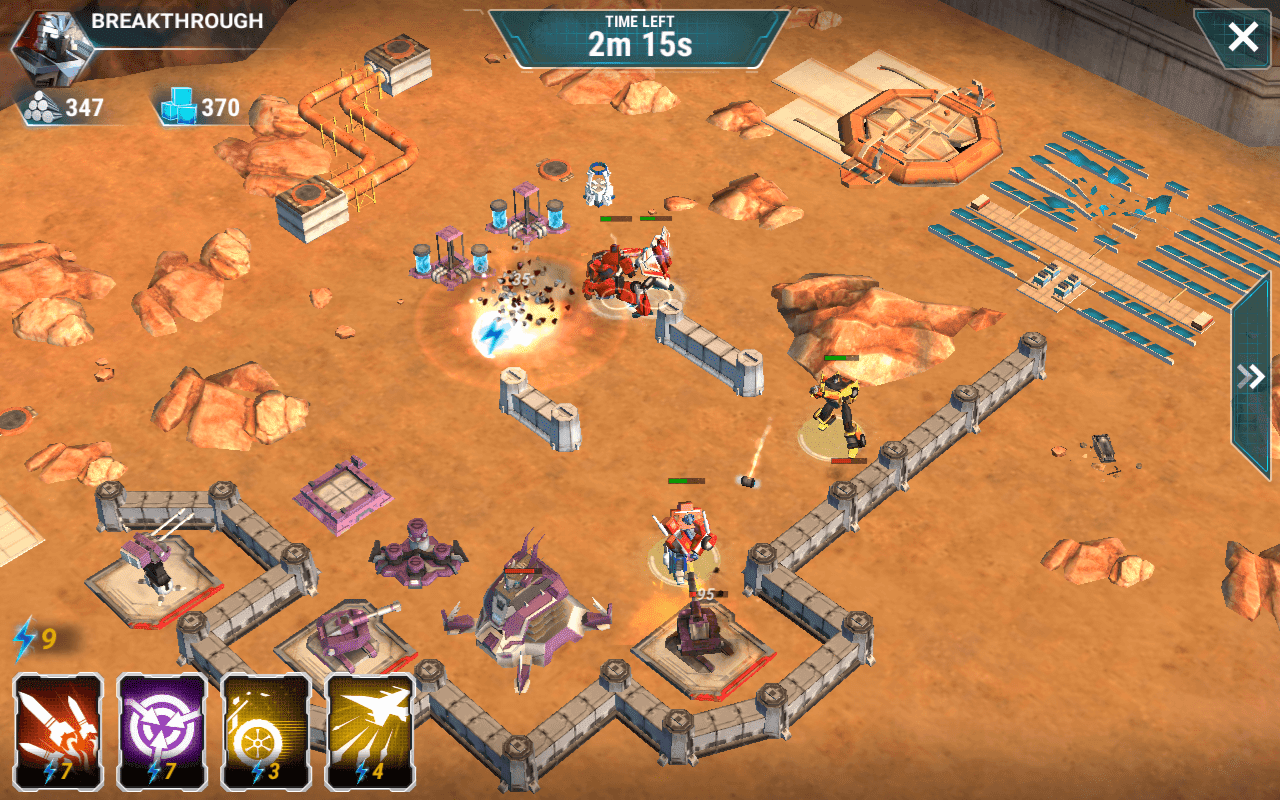Target the purple laser turret on the left
Viewport: 1280px width, 800px height.
(x=155, y=560)
